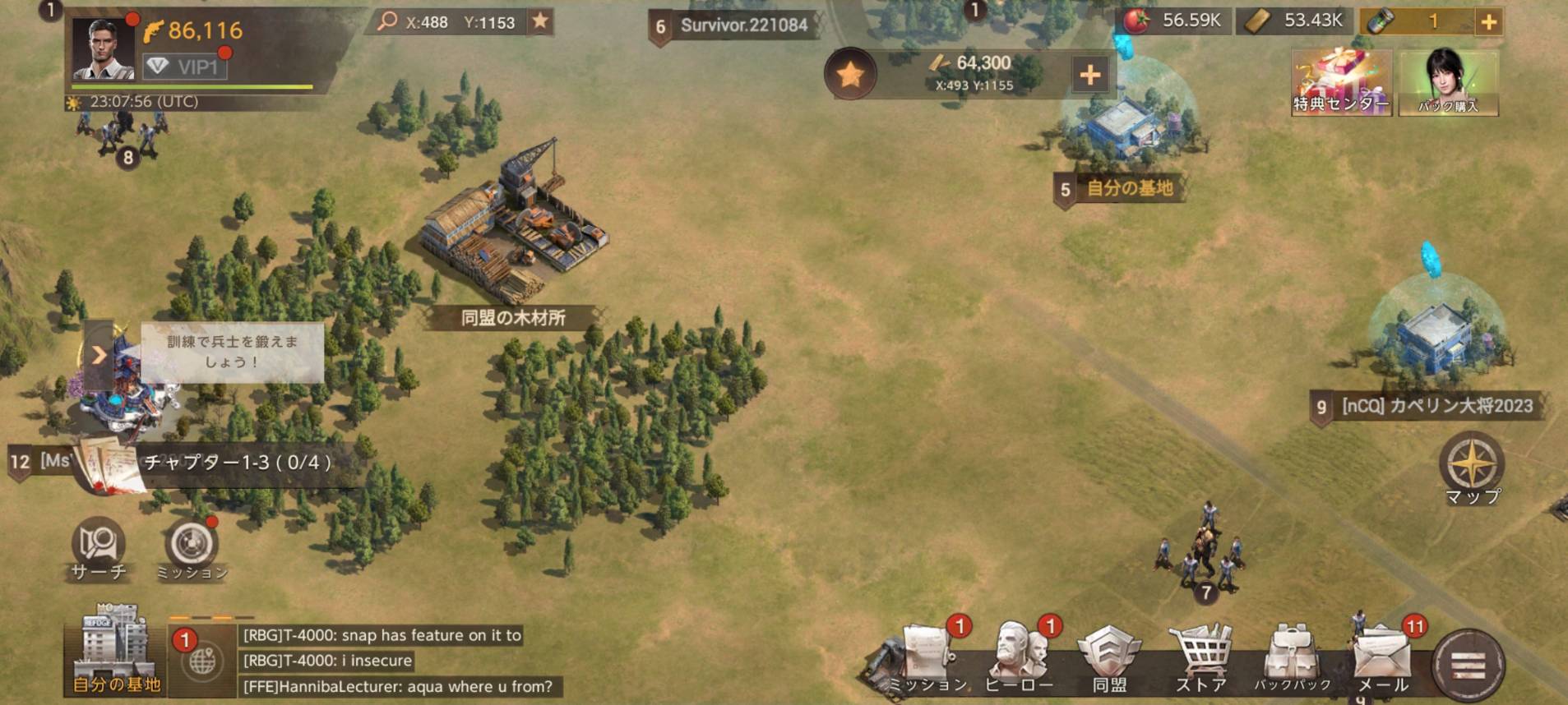This screenshot has height=705, width=1568.
Task: Open the 特典センター gift center
Action: (1341, 82)
